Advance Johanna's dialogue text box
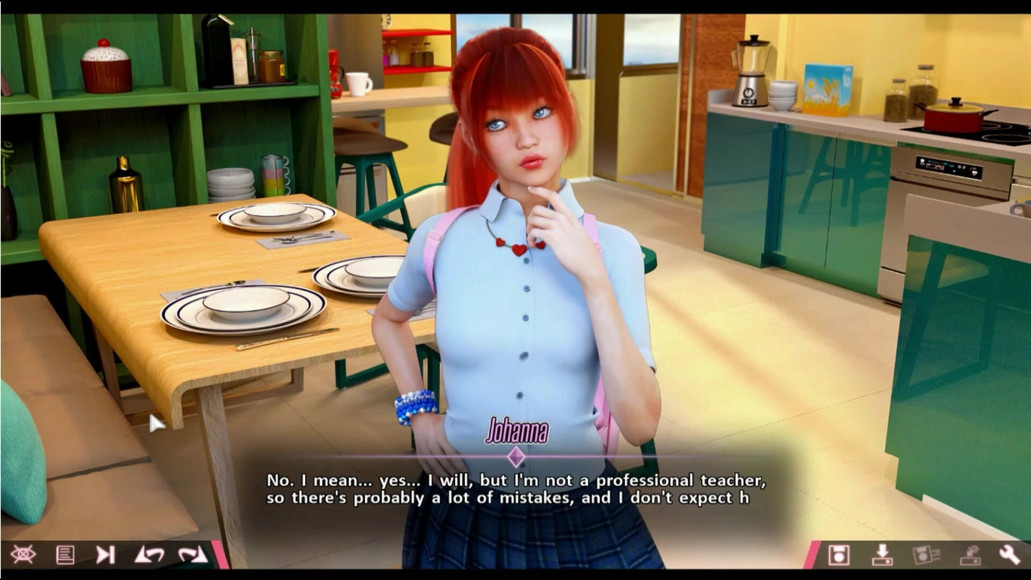Viewport: 1031px width, 580px height. 516,490
